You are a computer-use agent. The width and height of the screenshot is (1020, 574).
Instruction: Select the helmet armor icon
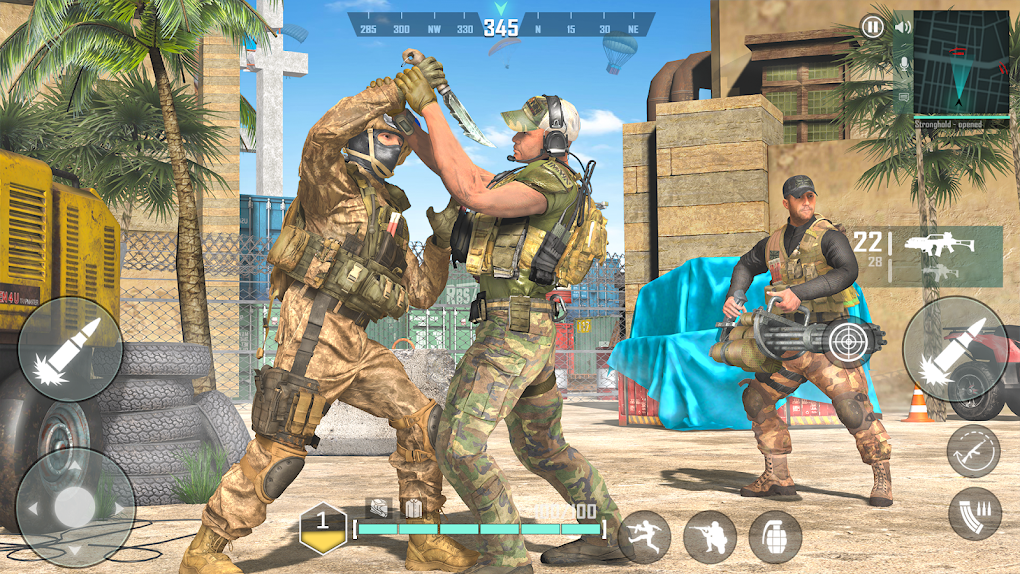[x=378, y=509]
